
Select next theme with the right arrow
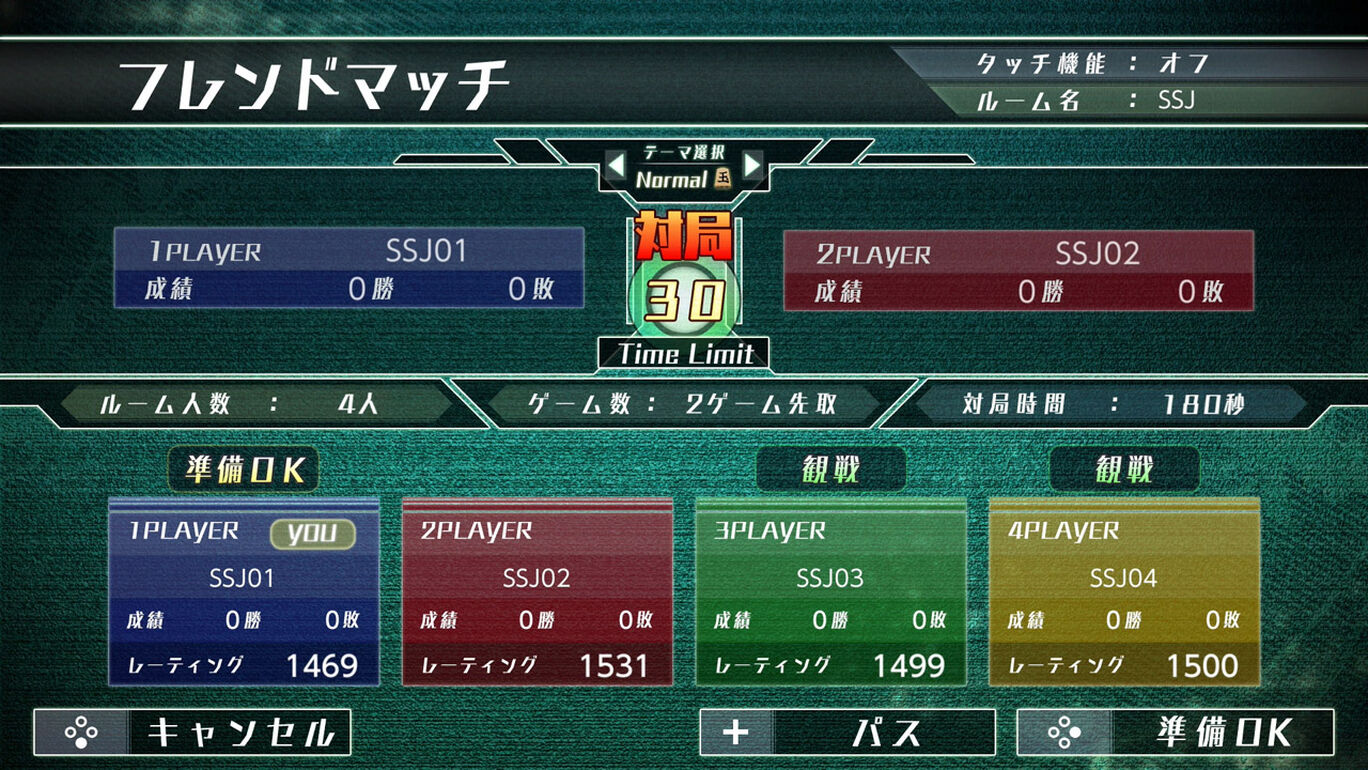coord(753,164)
